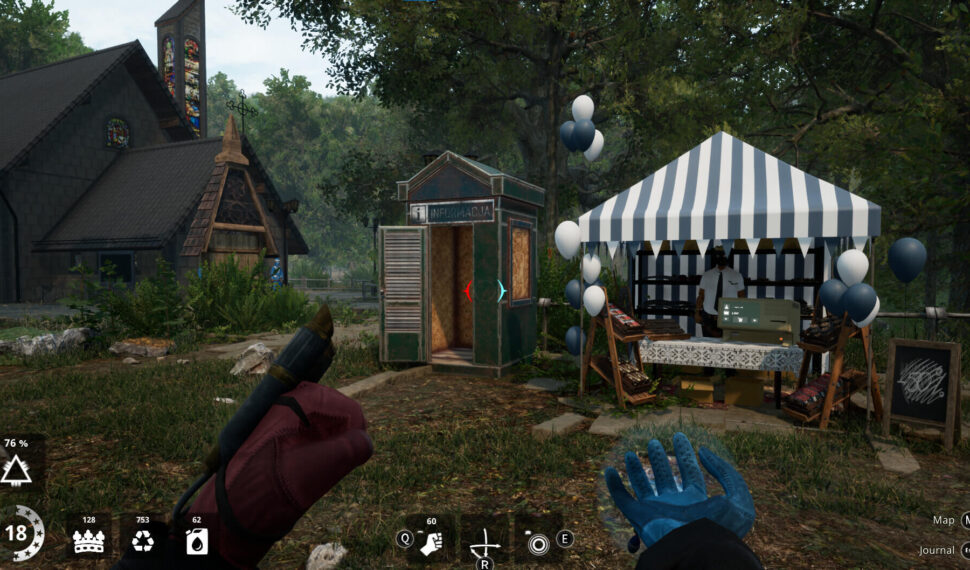Click the crown resource icon
The height and width of the screenshot is (570, 970).
pyautogui.click(x=88, y=541)
